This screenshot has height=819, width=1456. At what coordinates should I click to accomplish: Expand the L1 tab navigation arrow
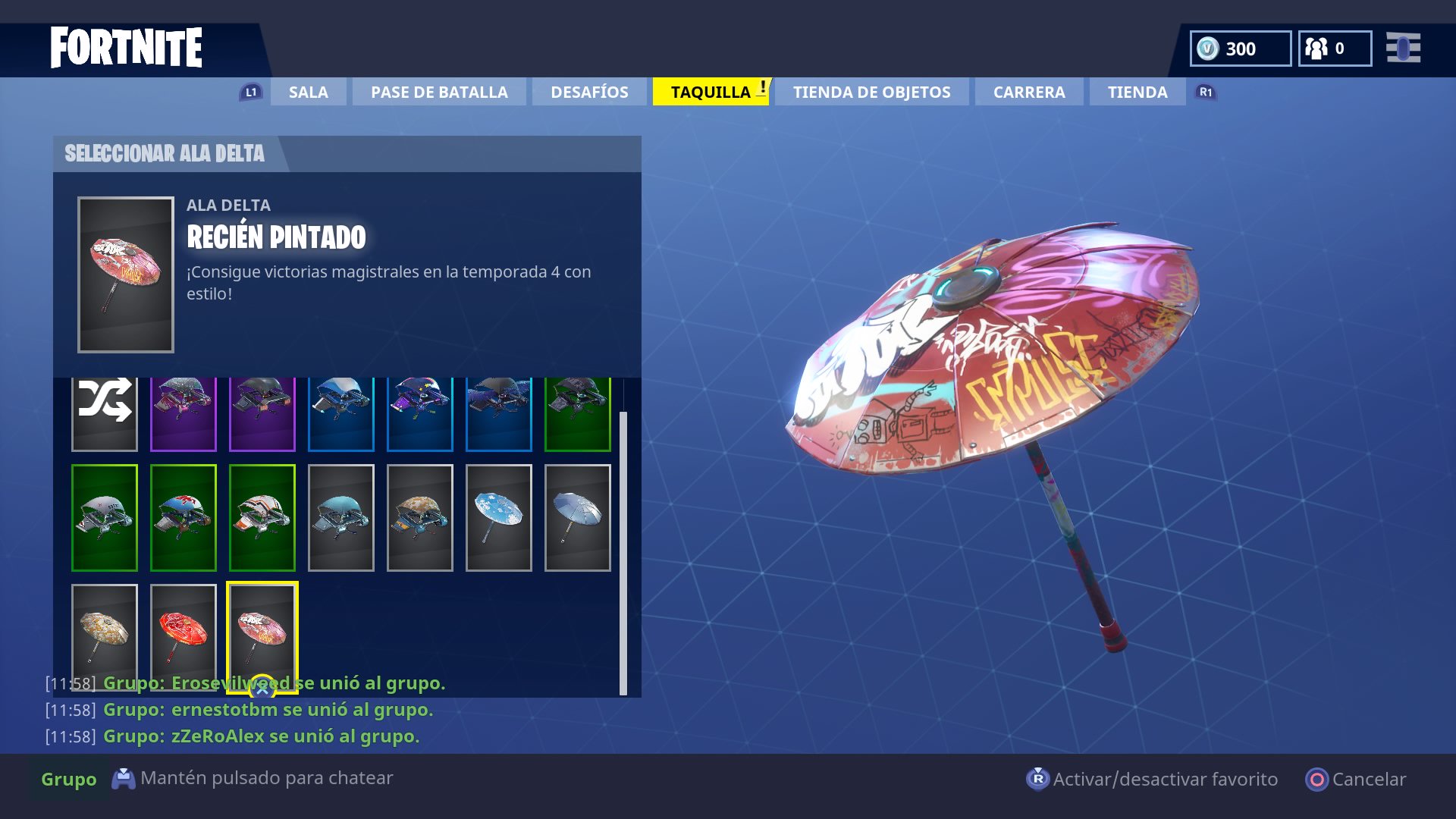(x=250, y=92)
